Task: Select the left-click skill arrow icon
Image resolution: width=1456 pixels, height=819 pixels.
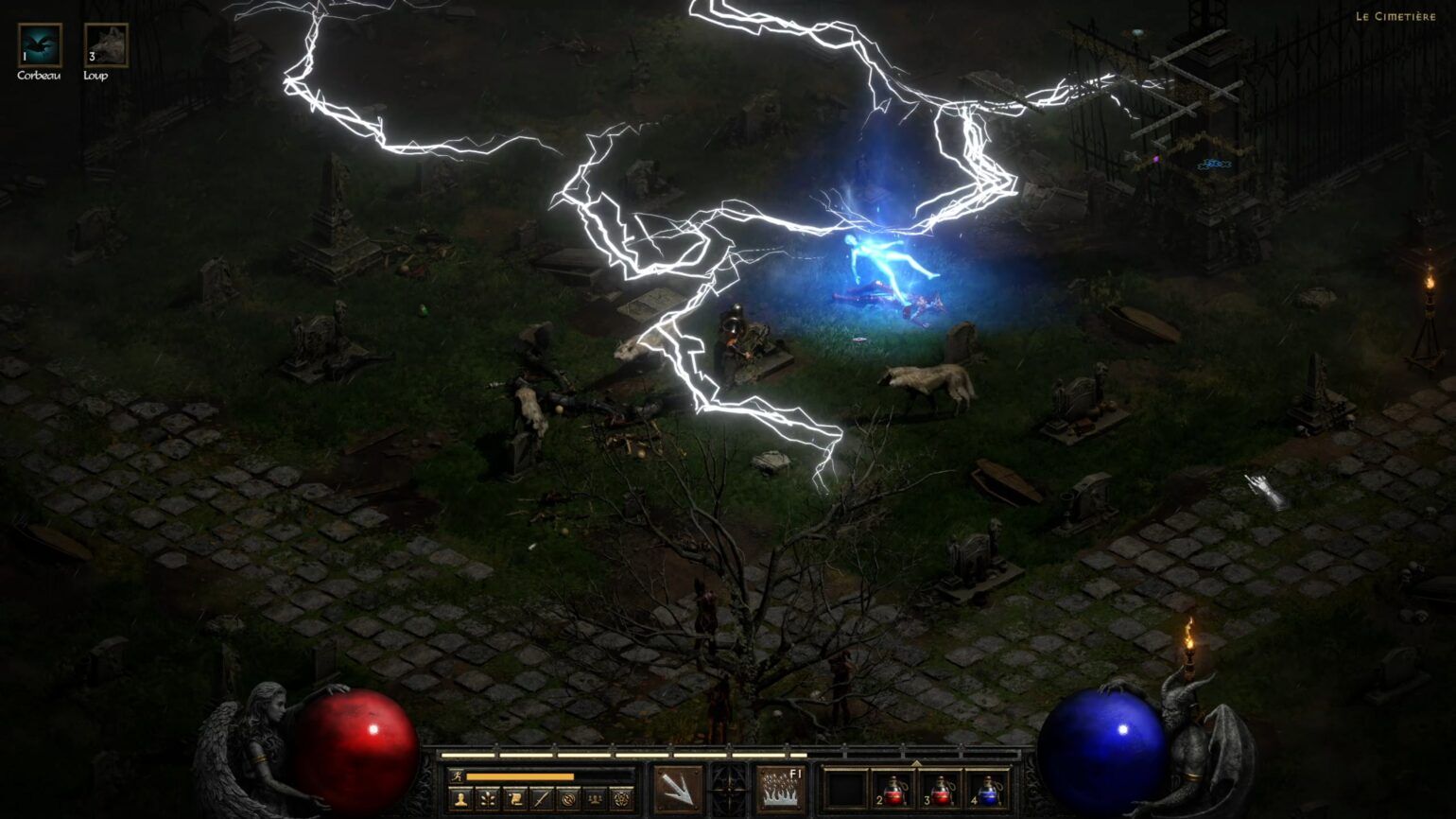Action: (x=678, y=790)
